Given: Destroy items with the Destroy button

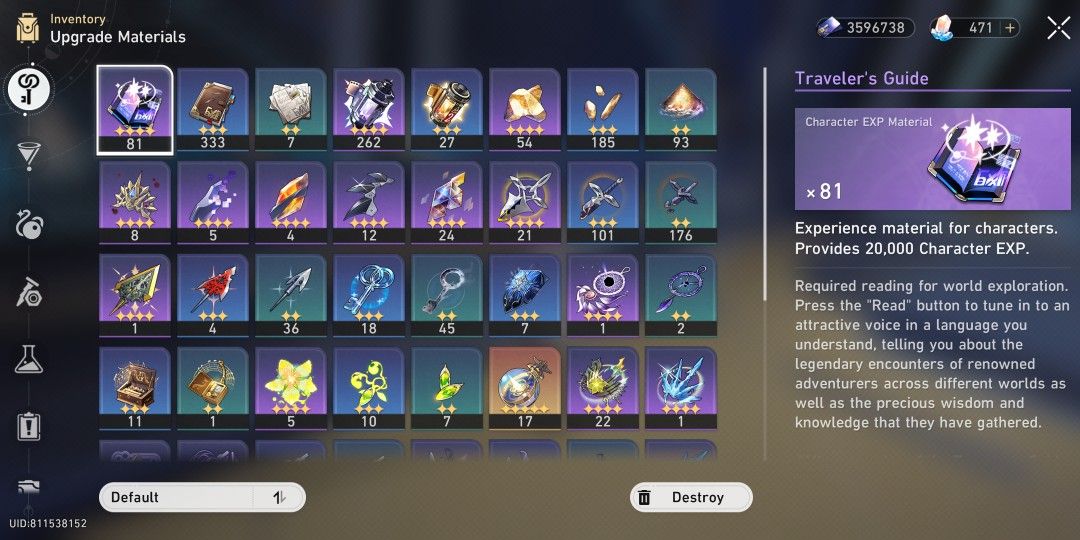Looking at the screenshot, I should (691, 497).
